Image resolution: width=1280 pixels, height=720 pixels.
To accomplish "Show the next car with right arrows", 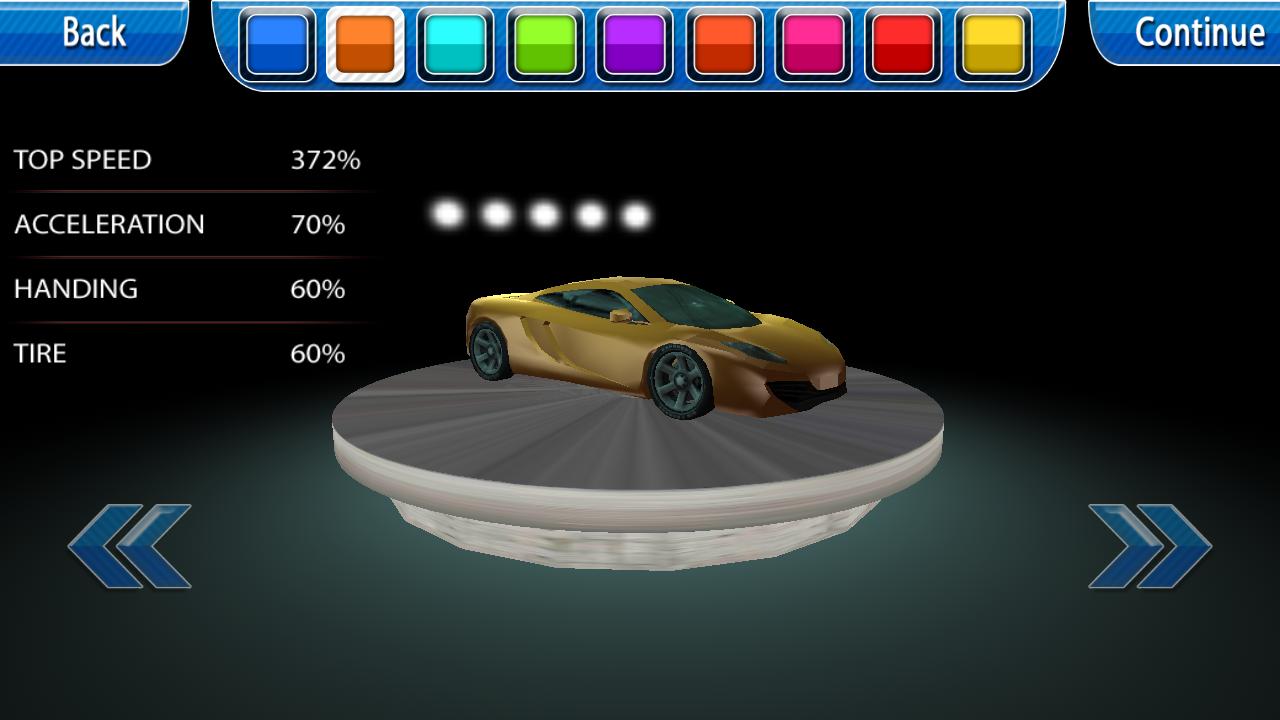I will [x=1150, y=546].
